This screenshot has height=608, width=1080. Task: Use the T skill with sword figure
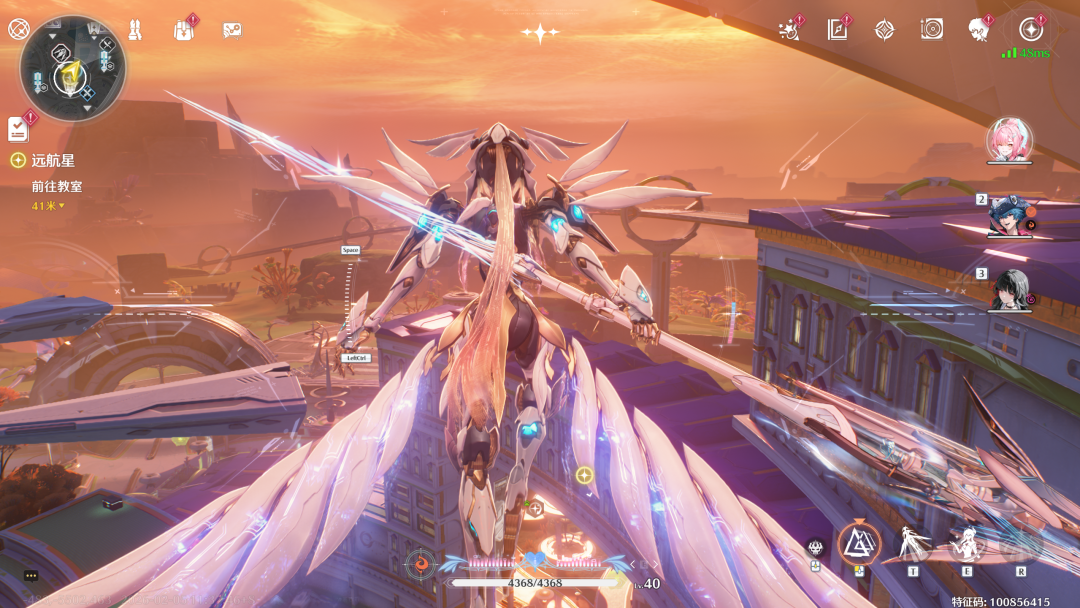(x=913, y=546)
